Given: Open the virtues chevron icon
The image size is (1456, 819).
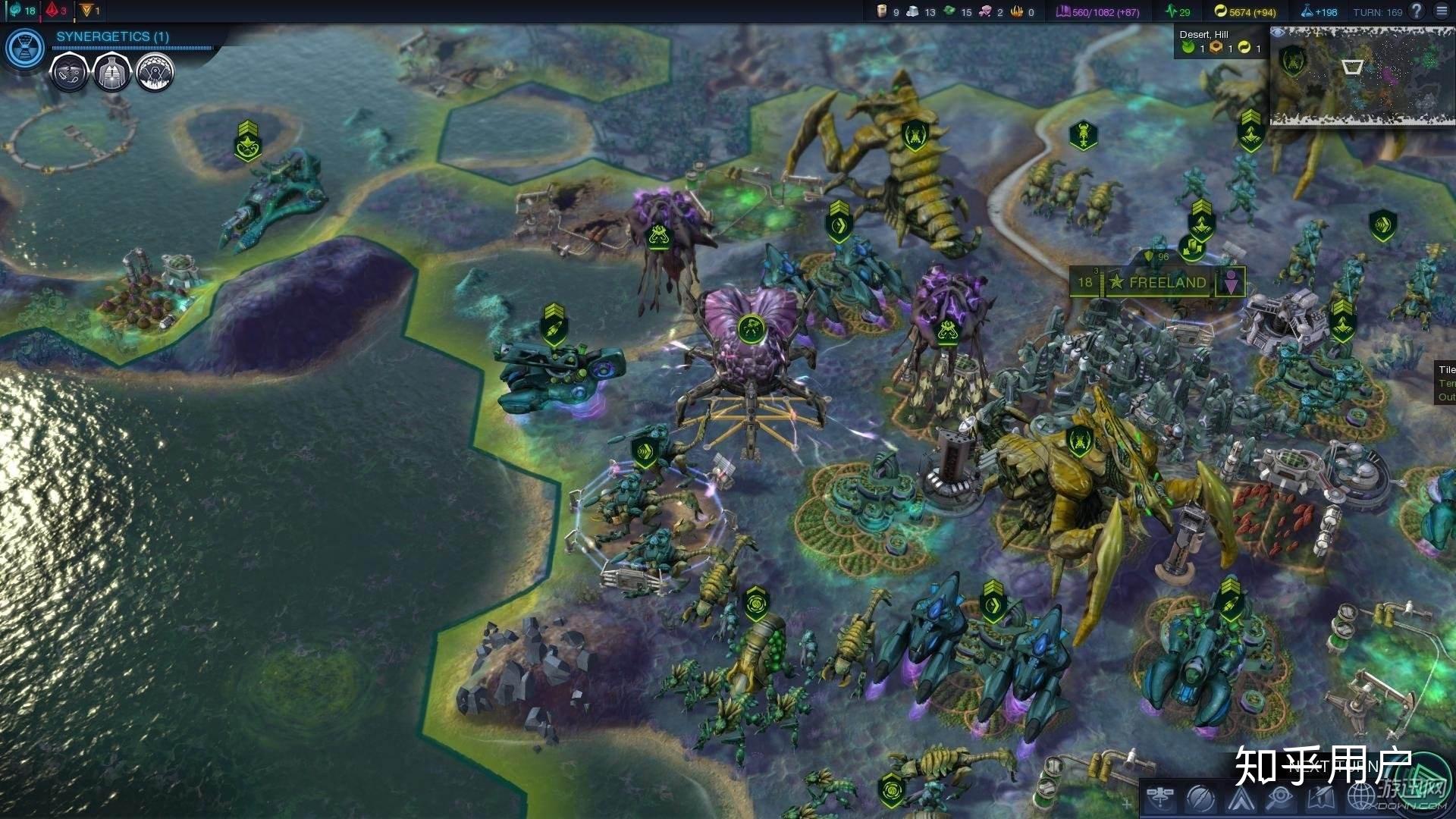Looking at the screenshot, I should click(1241, 799).
